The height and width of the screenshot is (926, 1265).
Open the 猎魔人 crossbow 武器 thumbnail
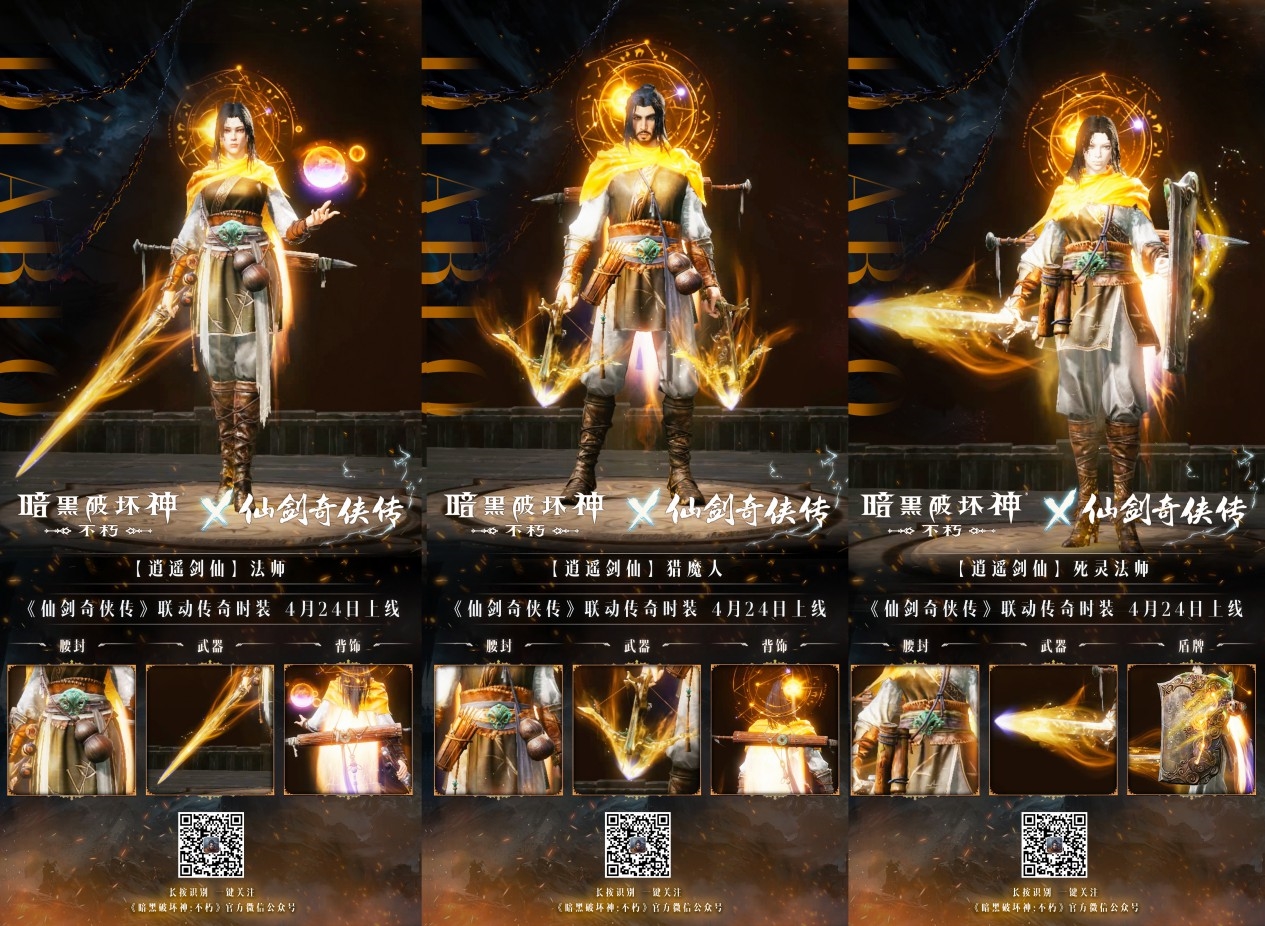click(x=636, y=730)
